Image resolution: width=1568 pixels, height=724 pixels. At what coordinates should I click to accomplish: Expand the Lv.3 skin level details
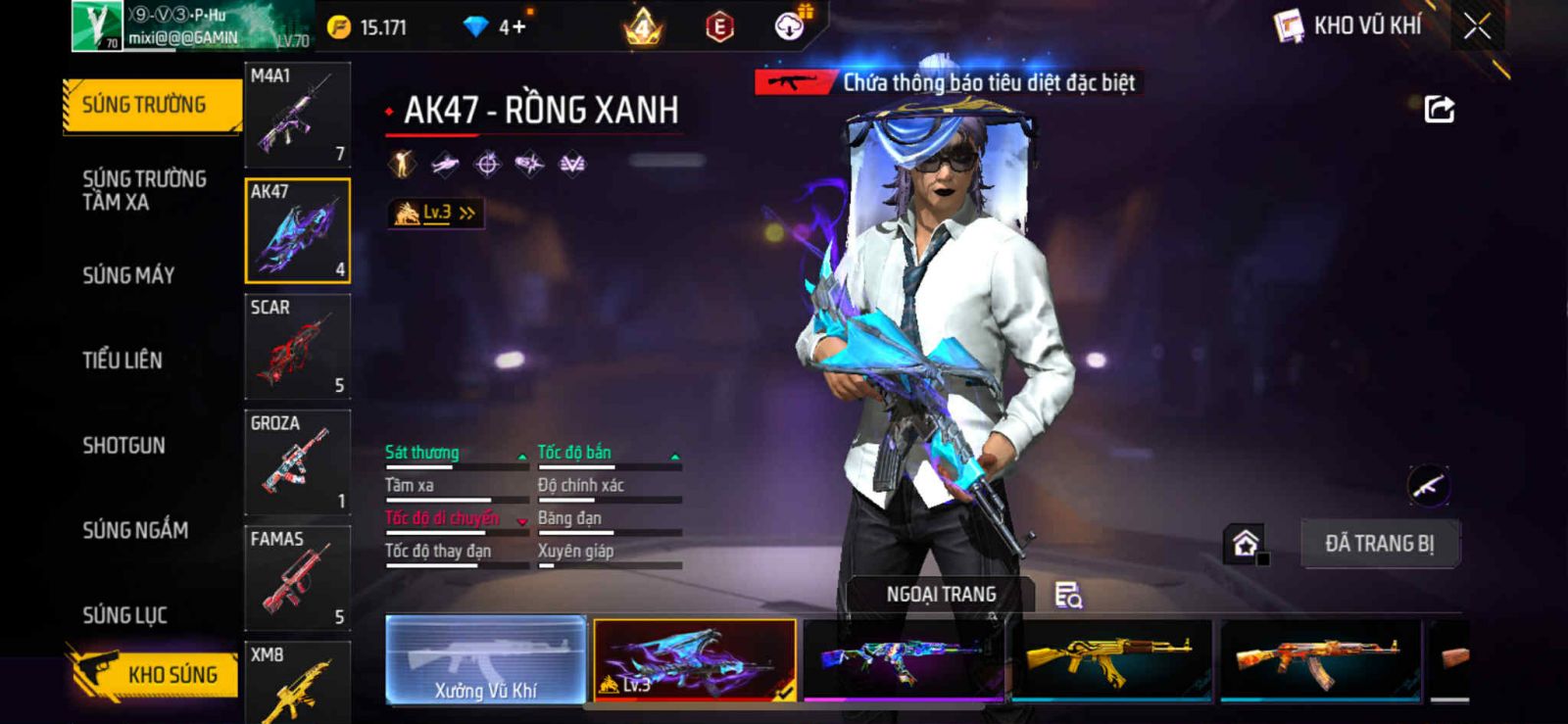tap(436, 213)
